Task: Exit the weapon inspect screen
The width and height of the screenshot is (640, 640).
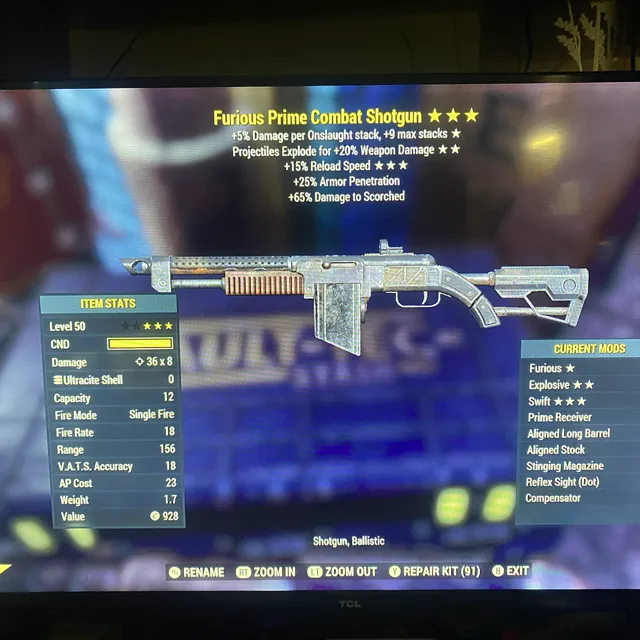Action: tap(512, 572)
